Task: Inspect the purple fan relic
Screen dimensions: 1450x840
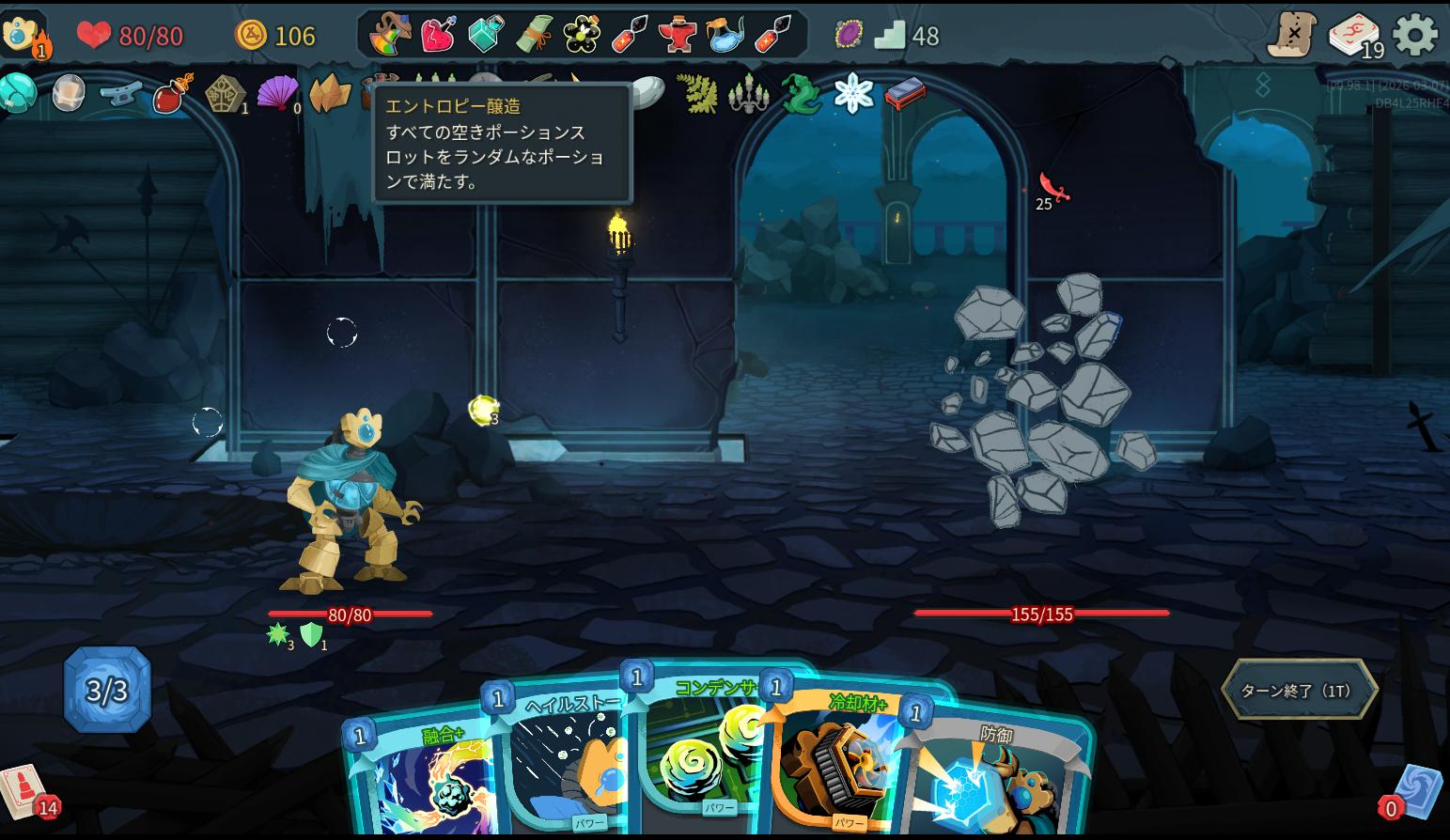Action: [277, 94]
